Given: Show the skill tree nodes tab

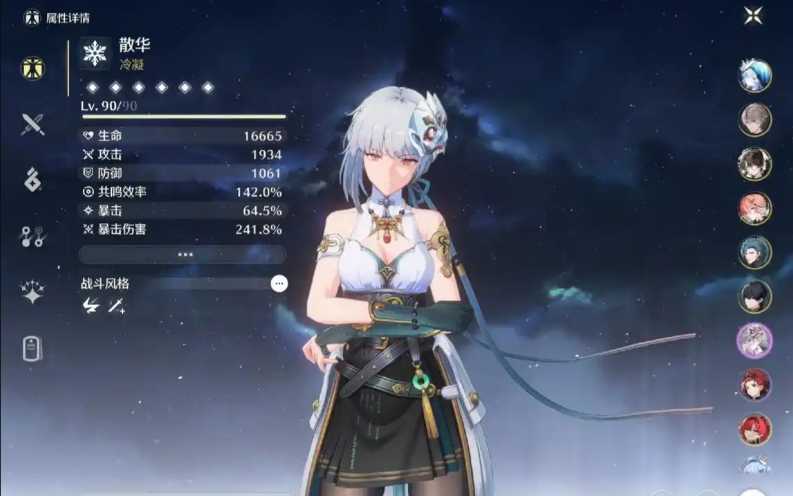Looking at the screenshot, I should [x=33, y=236].
